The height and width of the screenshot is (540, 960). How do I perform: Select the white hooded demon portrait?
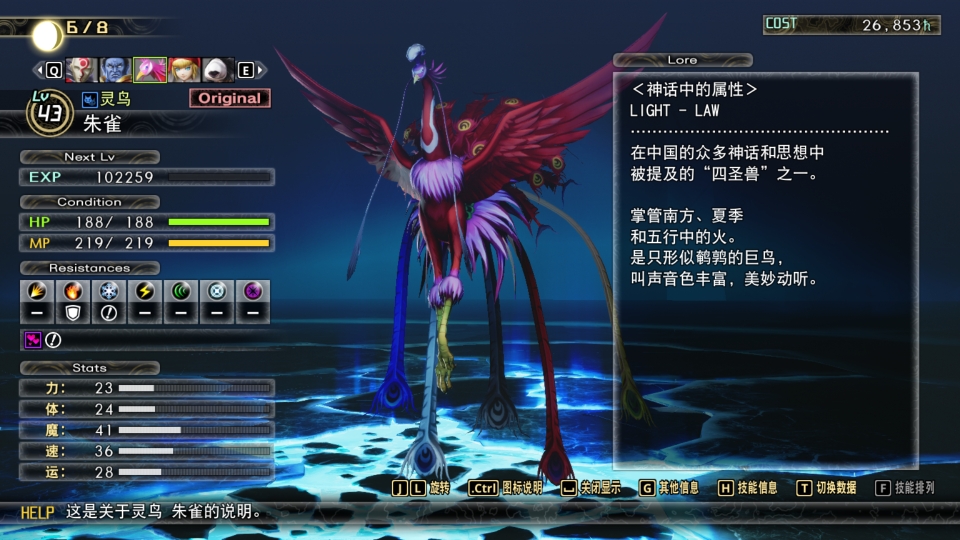click(x=218, y=70)
